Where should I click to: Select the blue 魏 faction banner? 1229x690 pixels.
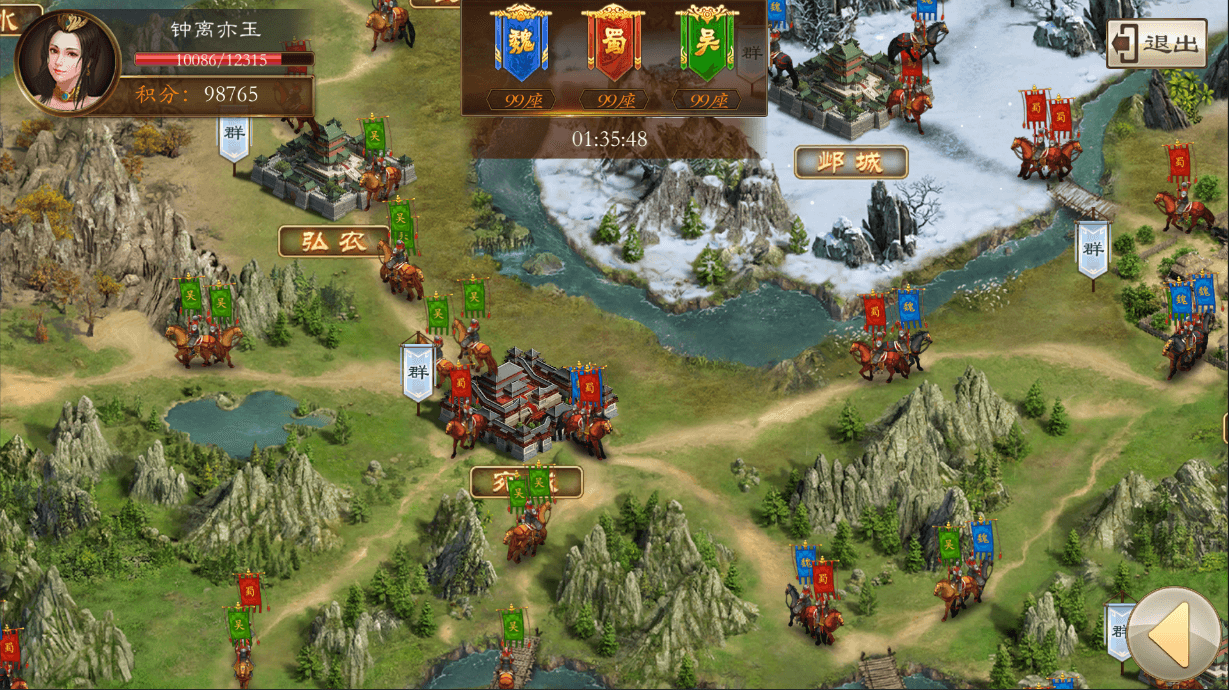pyautogui.click(x=521, y=44)
